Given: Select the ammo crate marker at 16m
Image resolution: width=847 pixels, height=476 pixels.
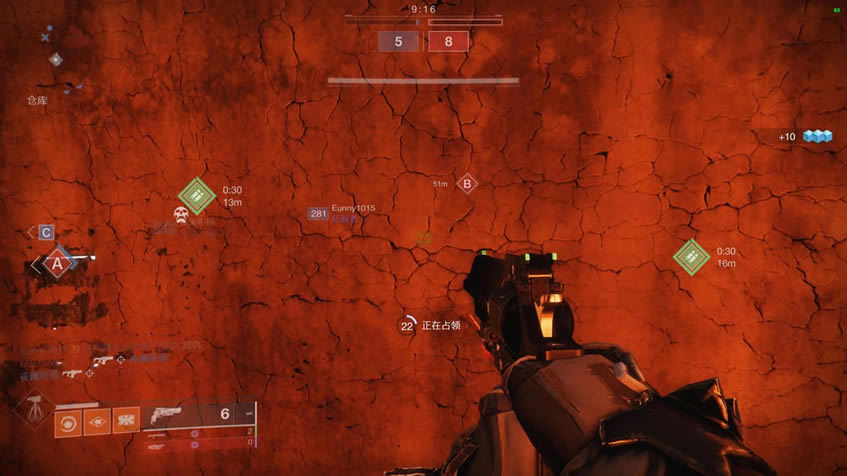Looking at the screenshot, I should (691, 257).
